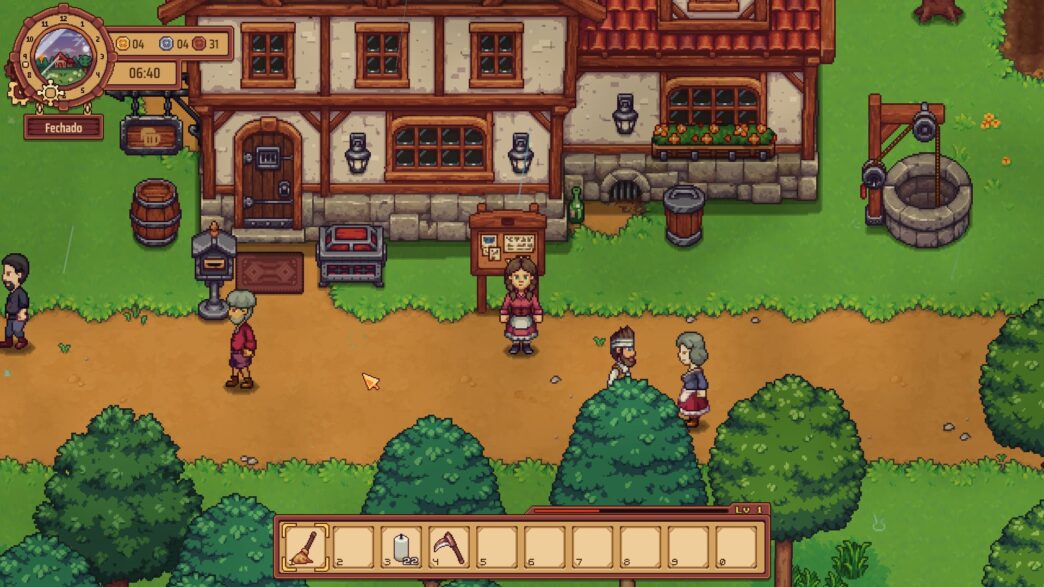This screenshot has width=1044, height=587.
Task: Equip the scythe from the hotbar
Action: [449, 547]
